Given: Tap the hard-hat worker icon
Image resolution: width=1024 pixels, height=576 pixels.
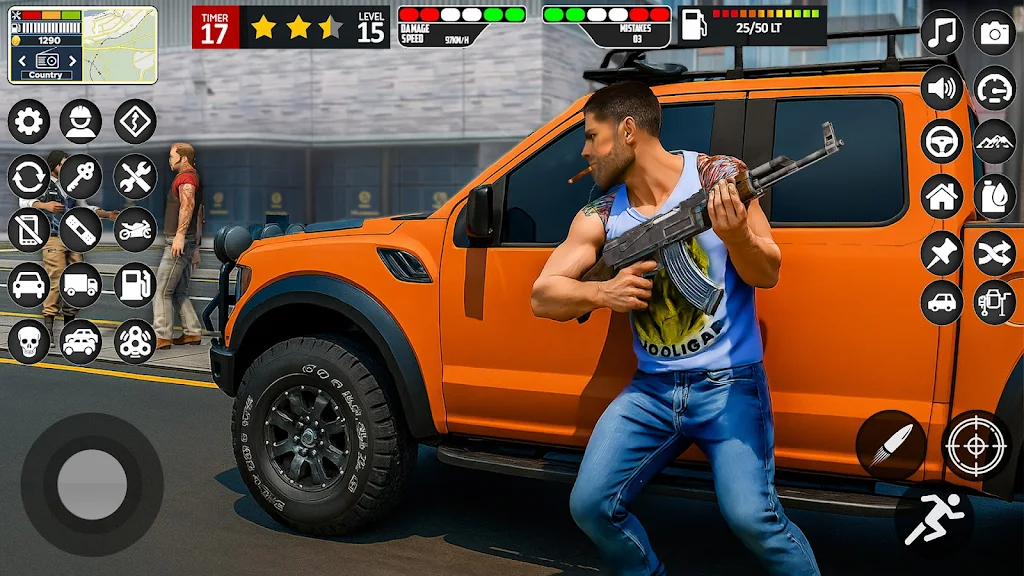Looking at the screenshot, I should coord(81,122).
